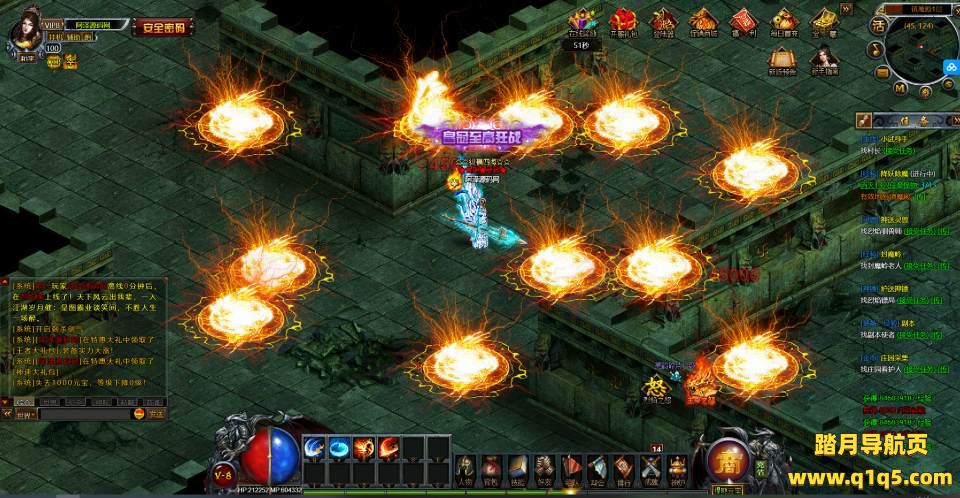Click the round 活 activity button
This screenshot has height=498, width=960.
pyautogui.click(x=879, y=24)
